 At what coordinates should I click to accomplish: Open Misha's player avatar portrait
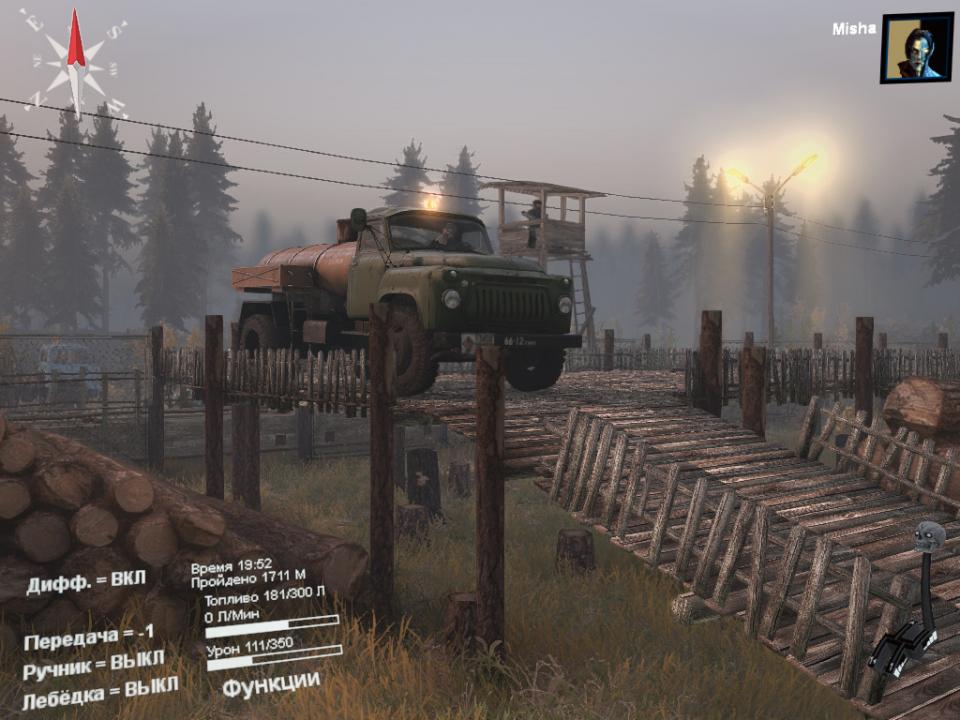[916, 47]
